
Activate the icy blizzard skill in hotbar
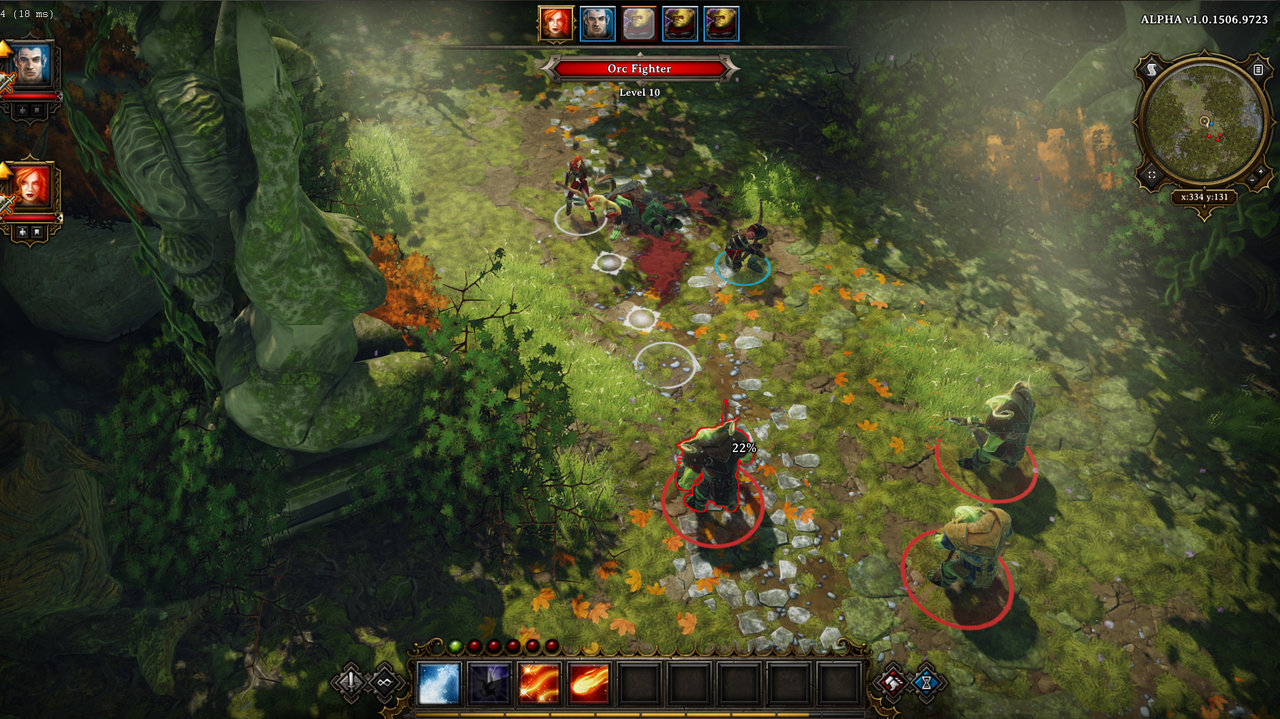point(439,683)
